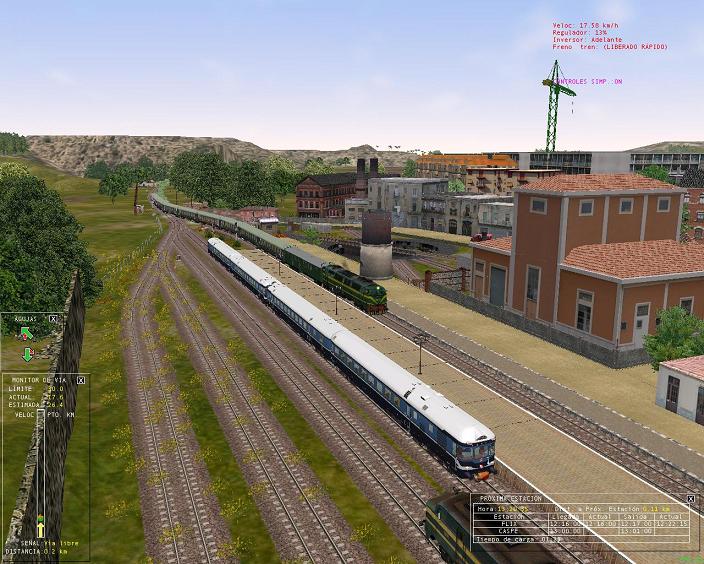Viewport: 704px width, 564px height.
Task: Close the Agujas switch window
Action: (x=53, y=319)
